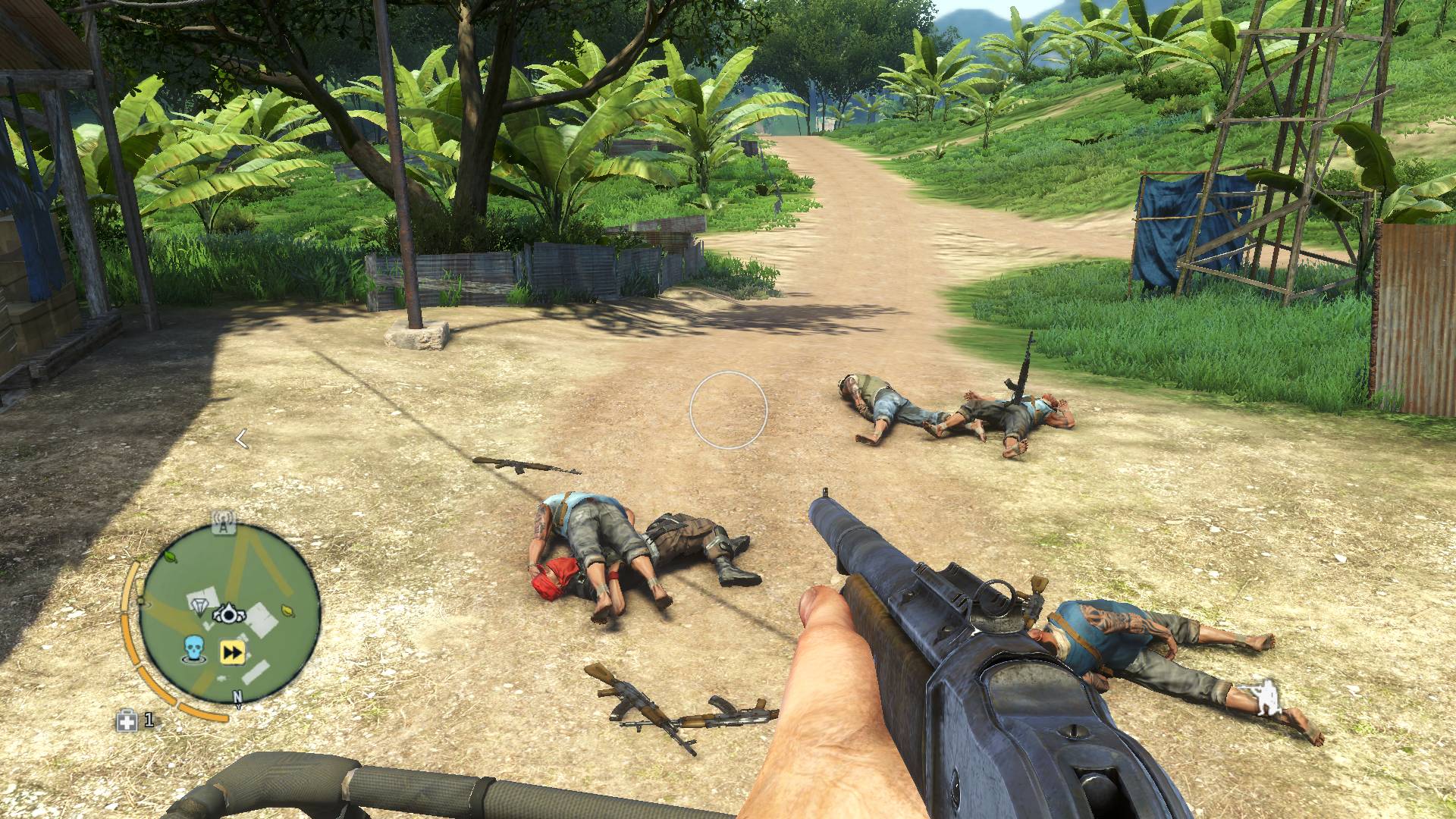1456x819 pixels.
Task: Click the radio tower icon above minimap
Action: pyautogui.click(x=224, y=522)
